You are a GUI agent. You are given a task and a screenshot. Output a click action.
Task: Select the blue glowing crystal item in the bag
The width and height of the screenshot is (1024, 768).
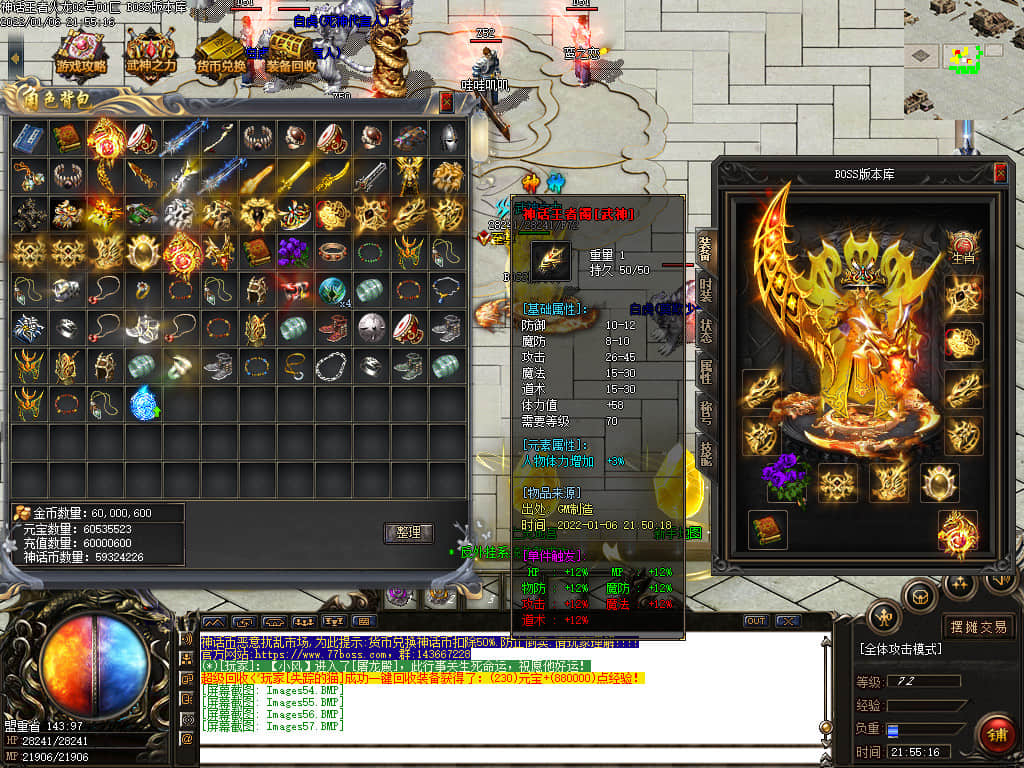click(x=143, y=403)
